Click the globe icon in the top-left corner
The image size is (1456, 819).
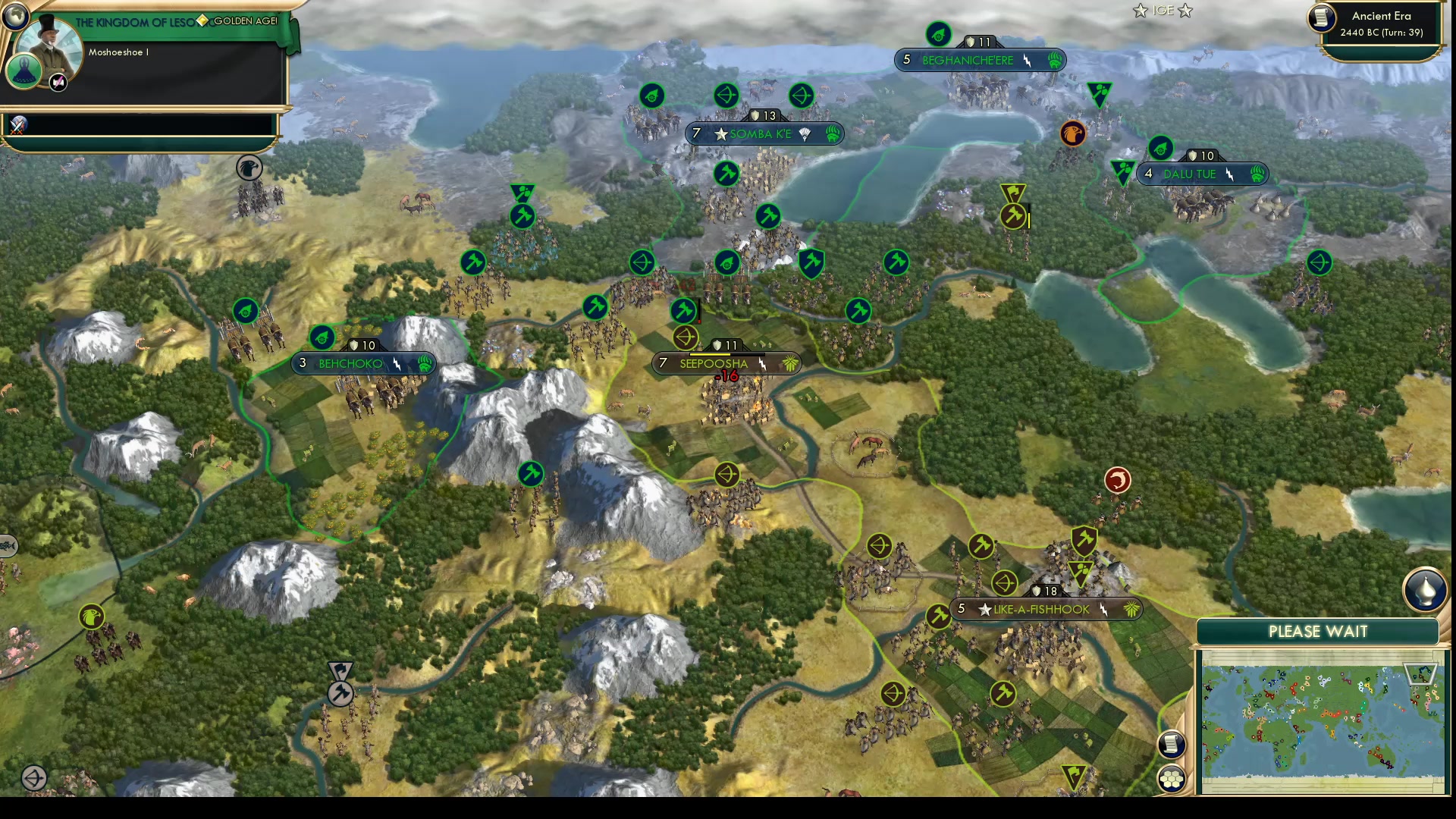pos(14,15)
